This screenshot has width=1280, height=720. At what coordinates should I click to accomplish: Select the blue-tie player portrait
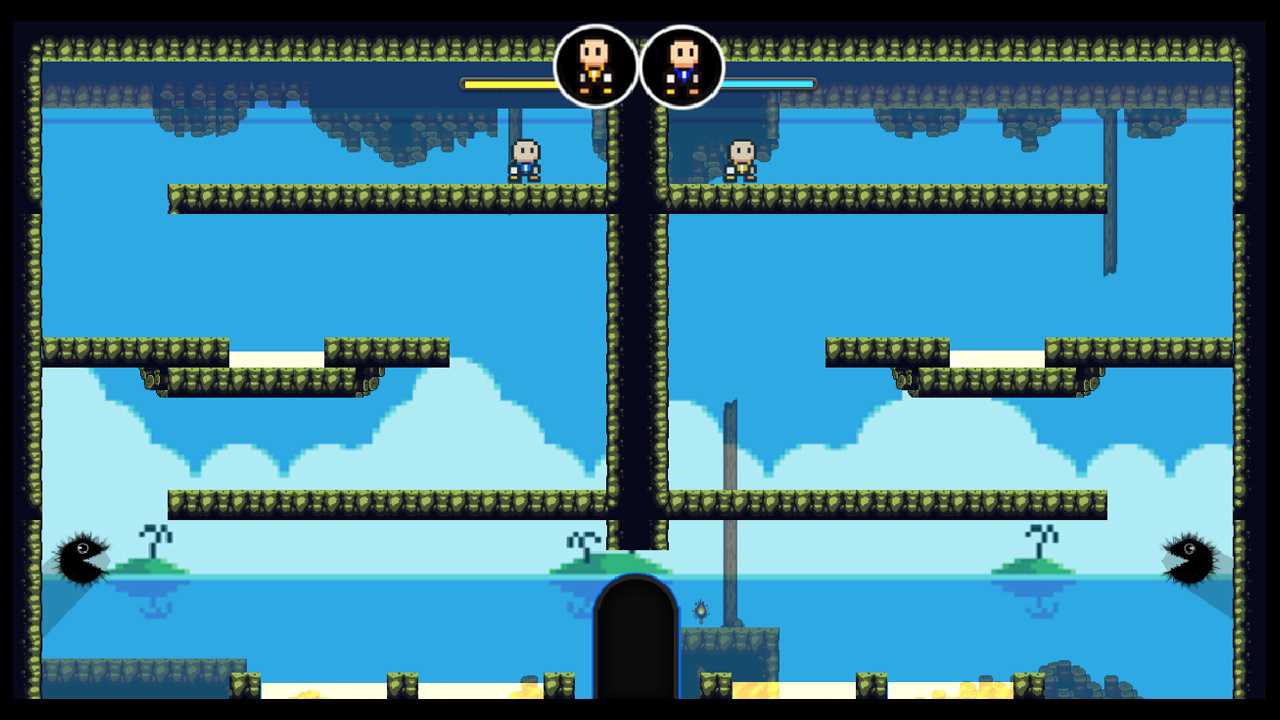coord(682,66)
